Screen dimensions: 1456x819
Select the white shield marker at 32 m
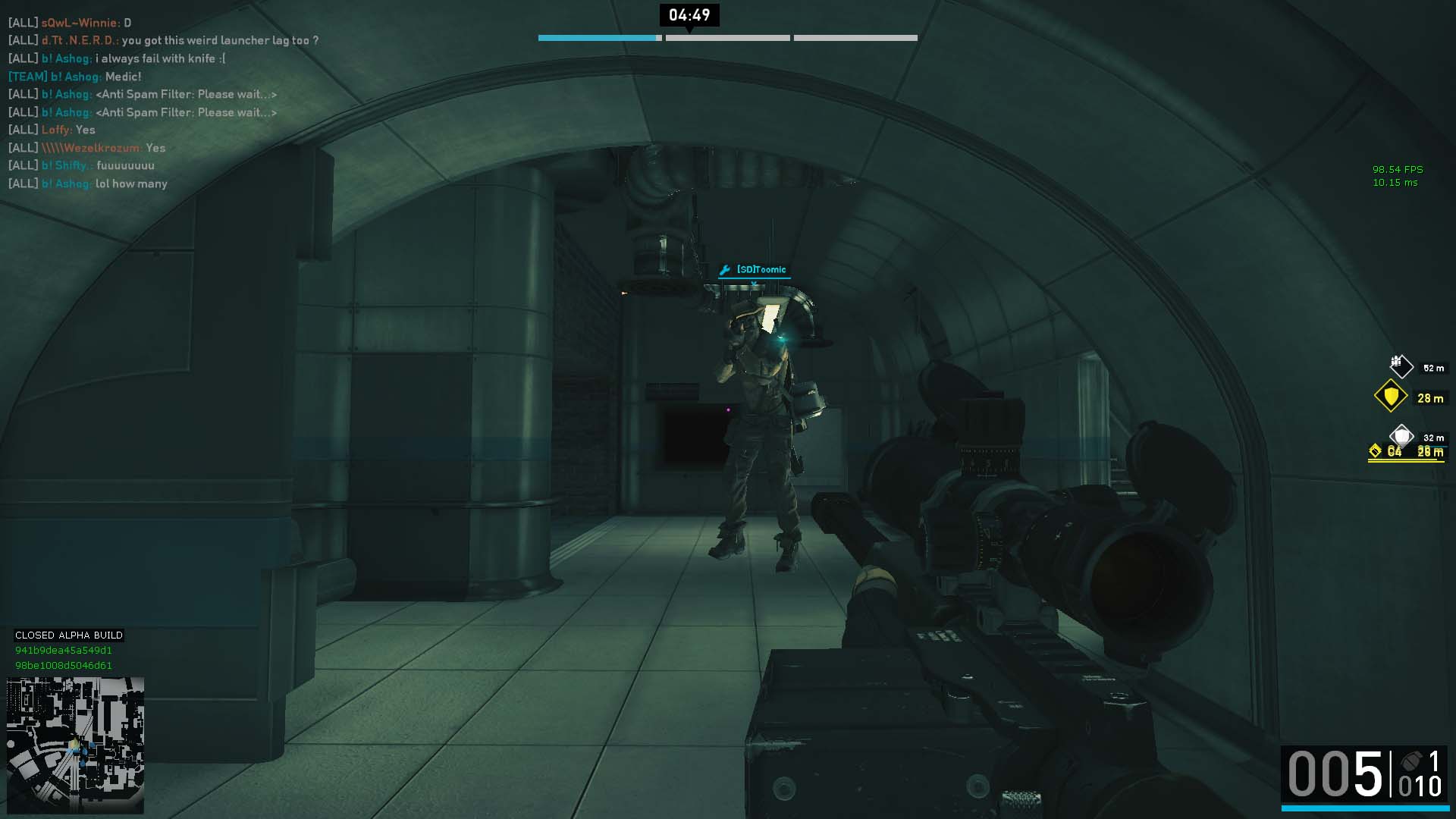point(1401,436)
